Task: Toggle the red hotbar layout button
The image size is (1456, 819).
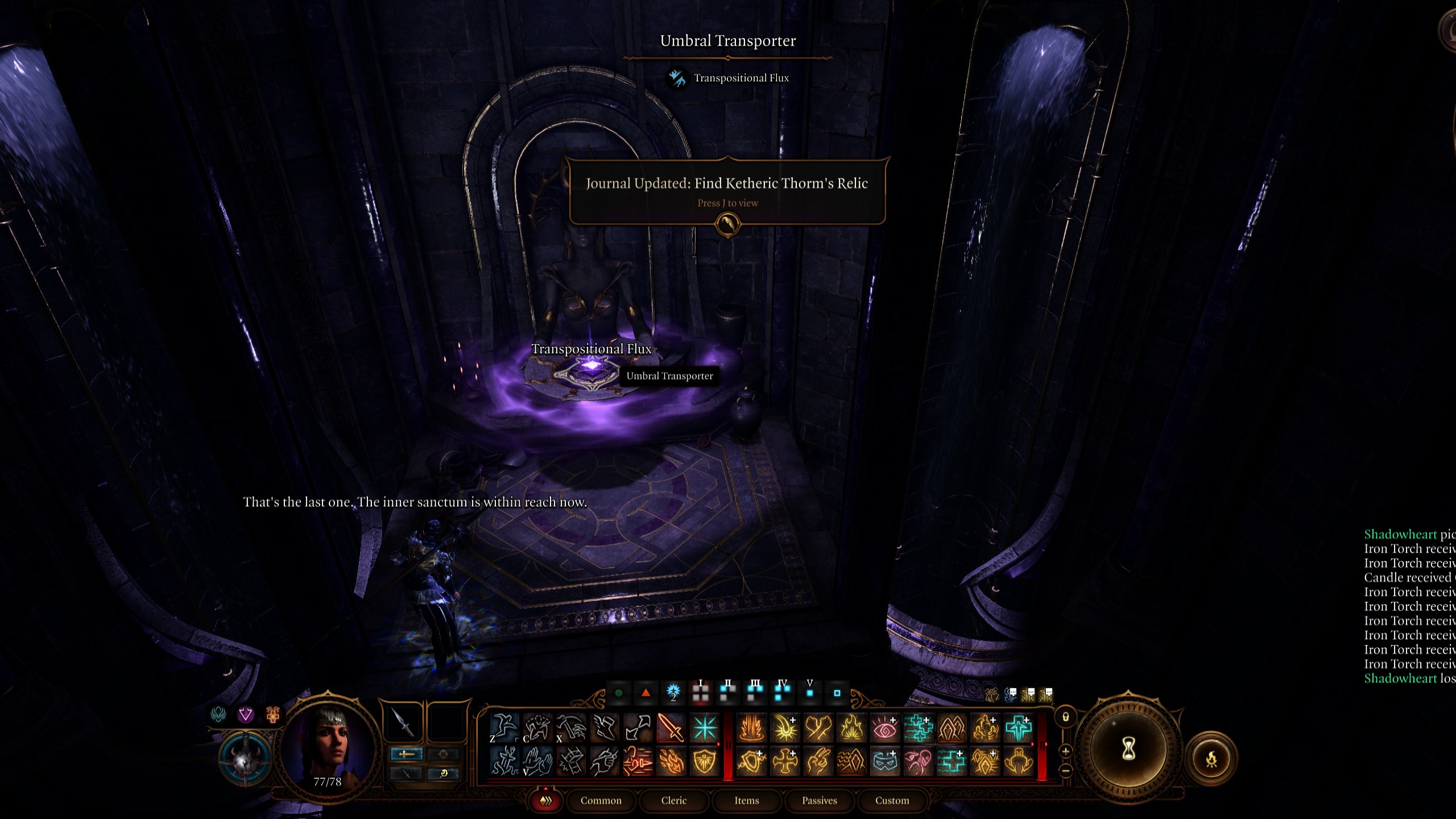Action: [x=545, y=801]
